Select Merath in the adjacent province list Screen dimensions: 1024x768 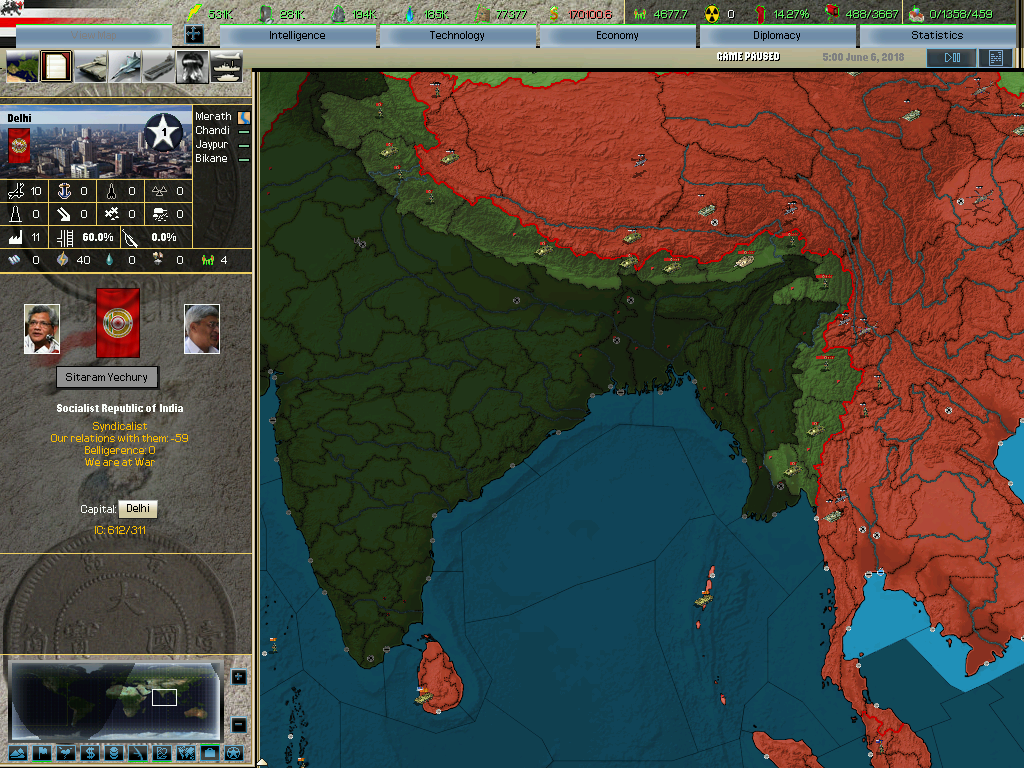(213, 117)
